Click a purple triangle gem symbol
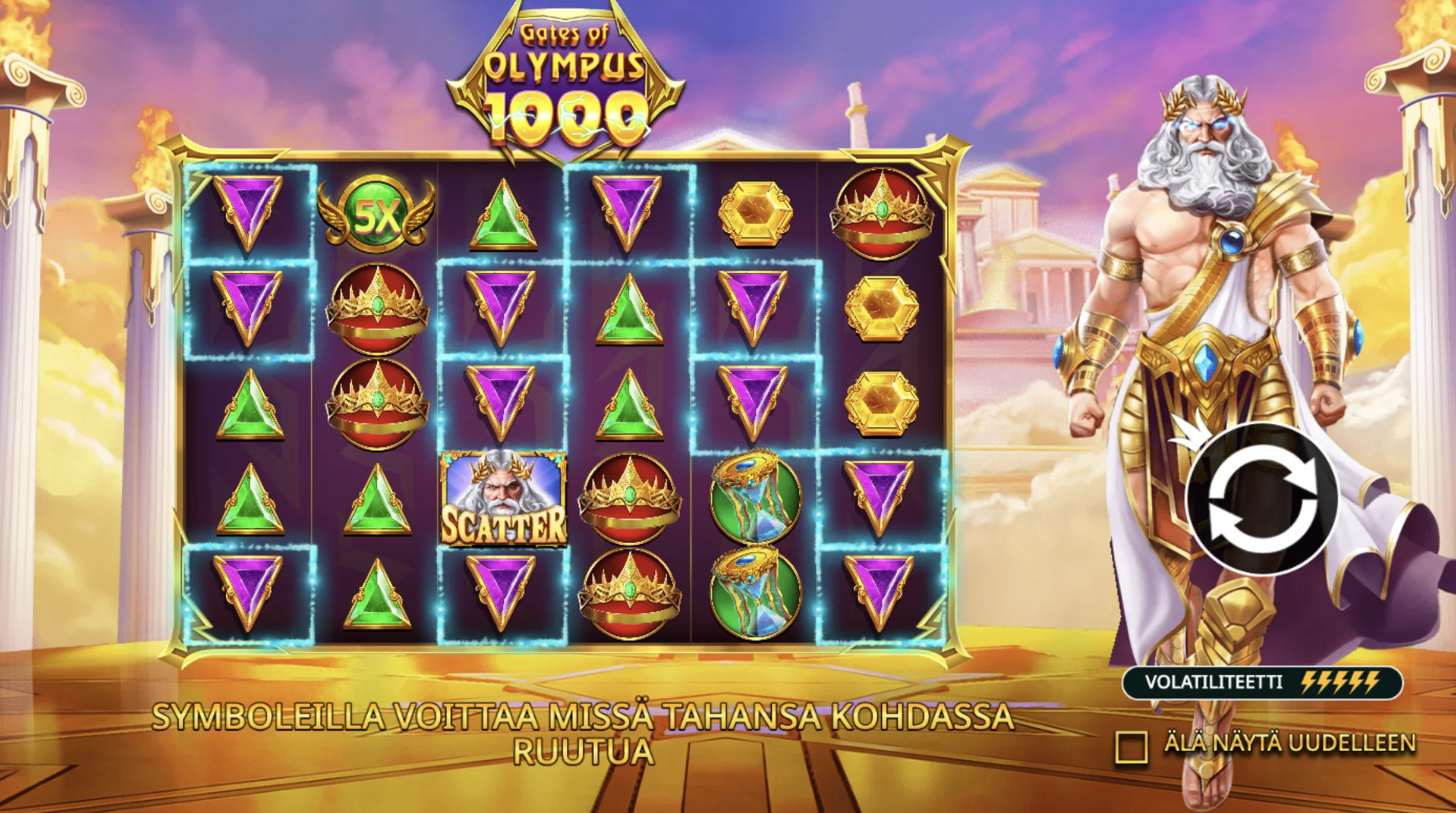This screenshot has height=813, width=1456. coord(246,212)
